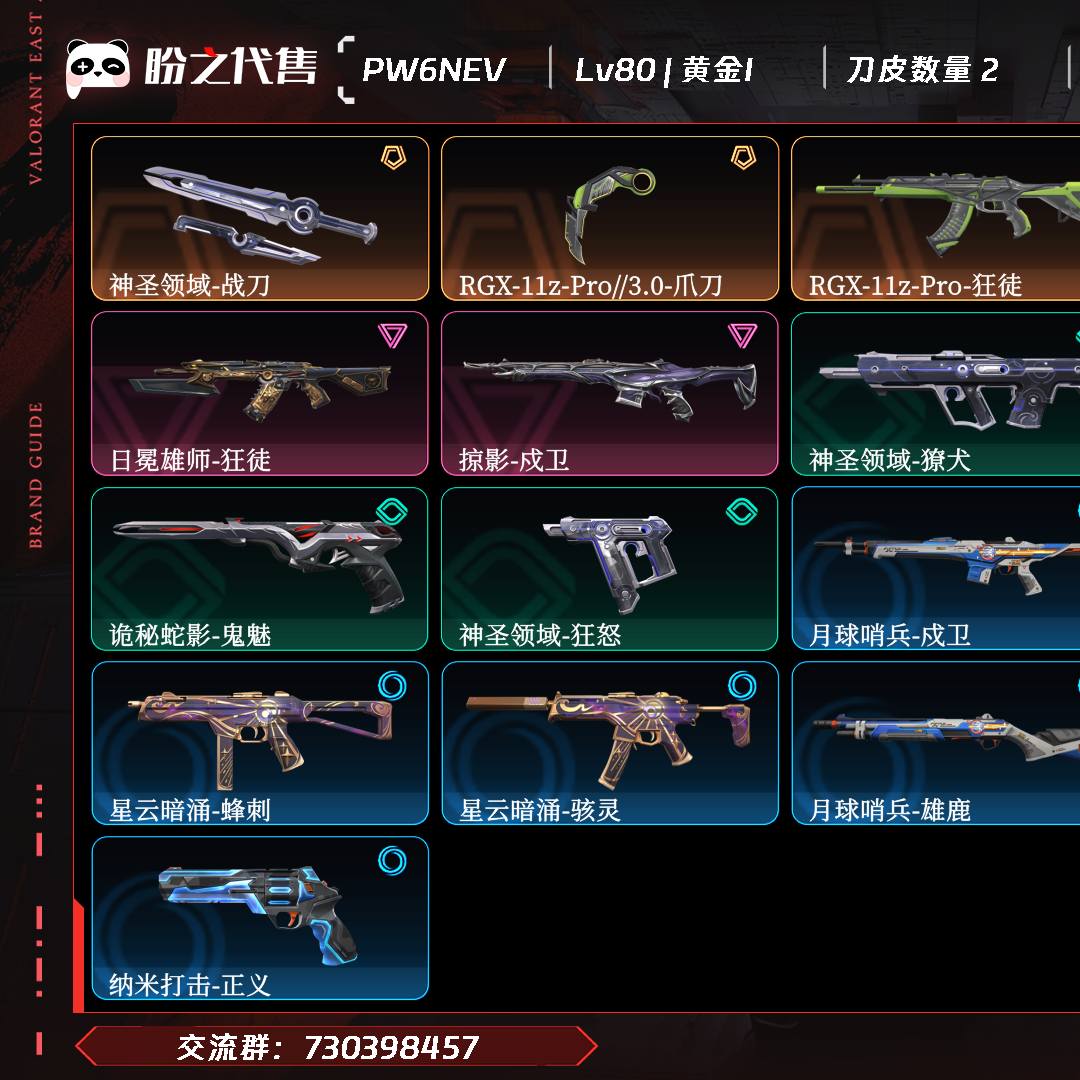Click the 盼之代售 panda logo
1080x1080 pixels.
pos(98,68)
